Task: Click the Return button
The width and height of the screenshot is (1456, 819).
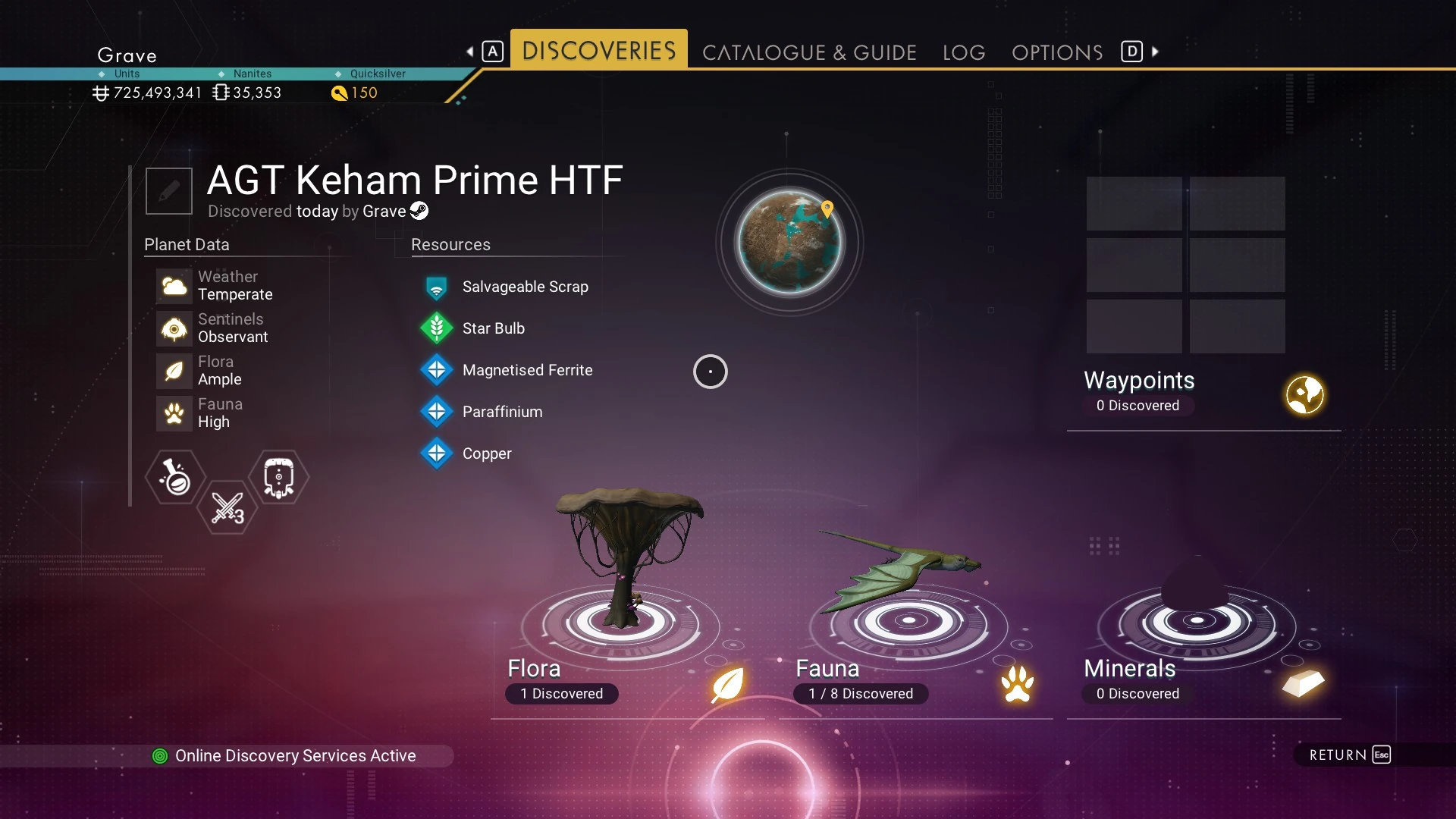Action: coord(1349,755)
